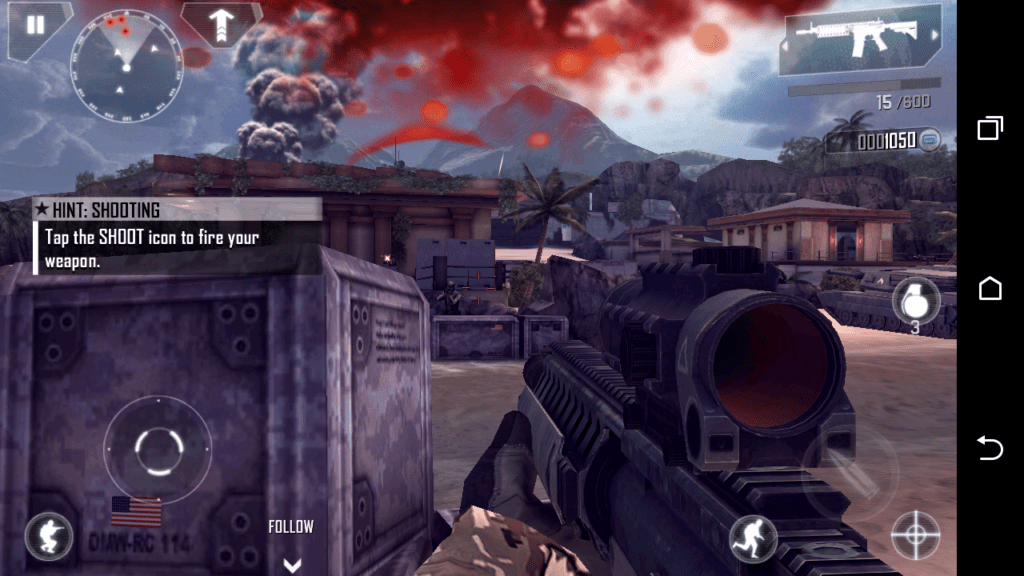Viewport: 1024px width, 576px height.
Task: Activate the sprinting soldier icon
Action: point(752,538)
